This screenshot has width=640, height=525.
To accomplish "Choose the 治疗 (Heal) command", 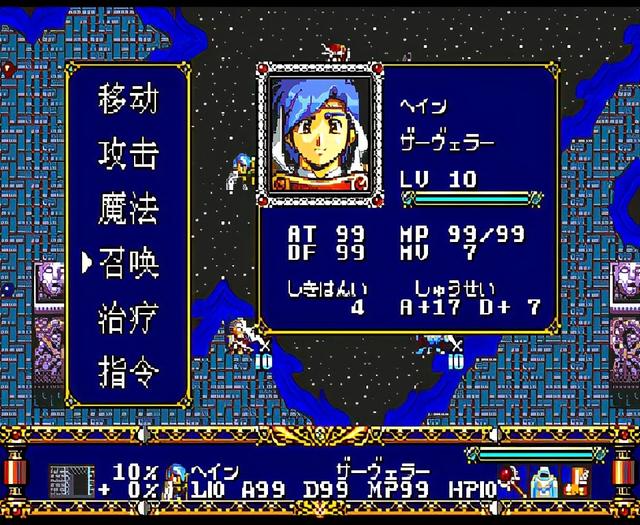I will click(x=128, y=319).
